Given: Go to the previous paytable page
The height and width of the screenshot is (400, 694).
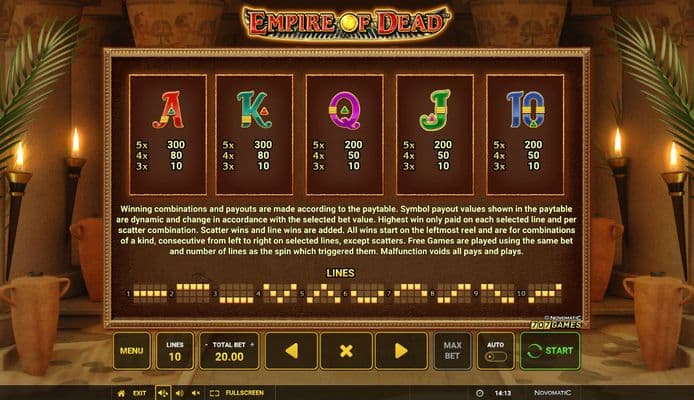Looking at the screenshot, I should pos(291,351).
